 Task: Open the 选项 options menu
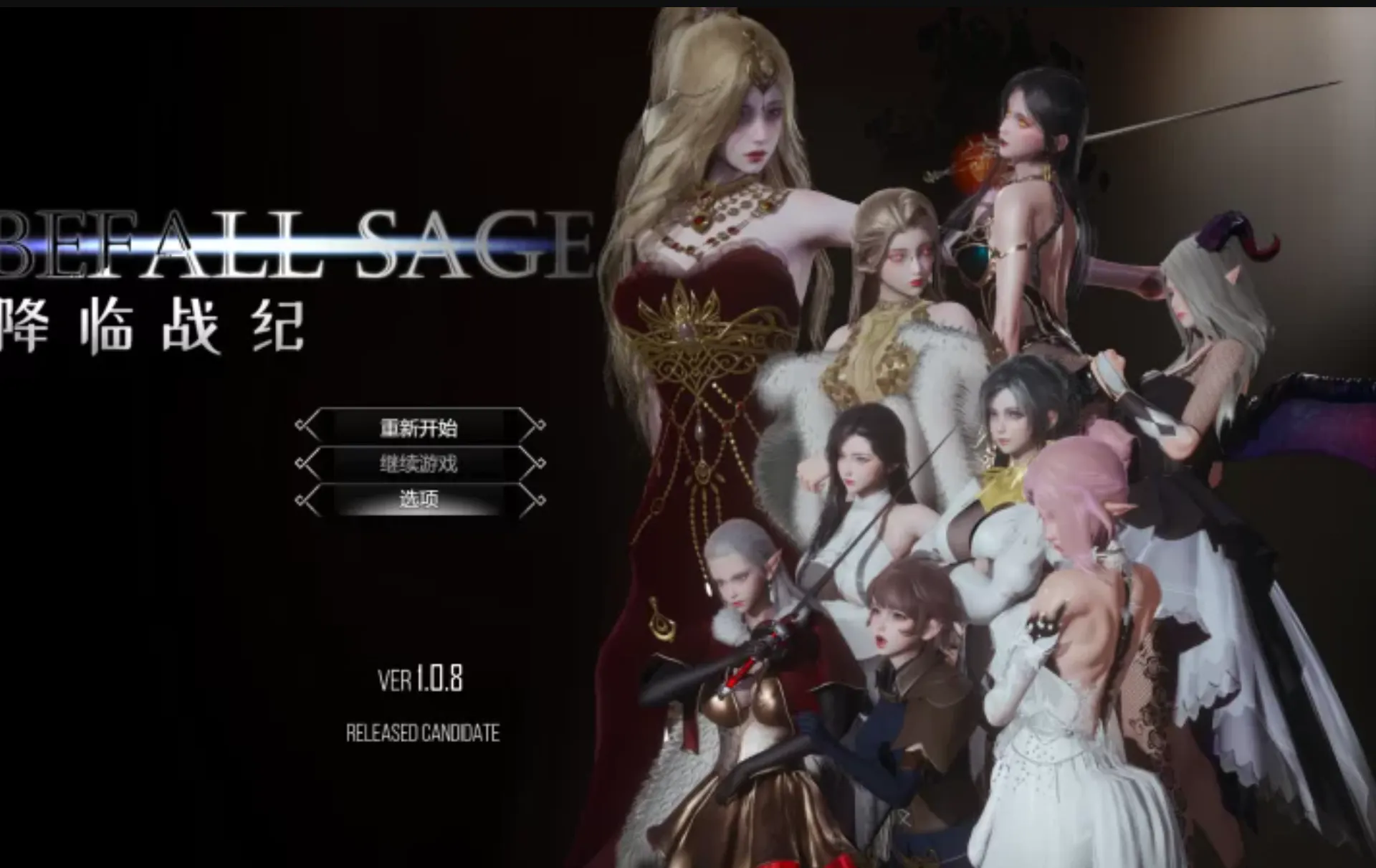pyautogui.click(x=419, y=499)
